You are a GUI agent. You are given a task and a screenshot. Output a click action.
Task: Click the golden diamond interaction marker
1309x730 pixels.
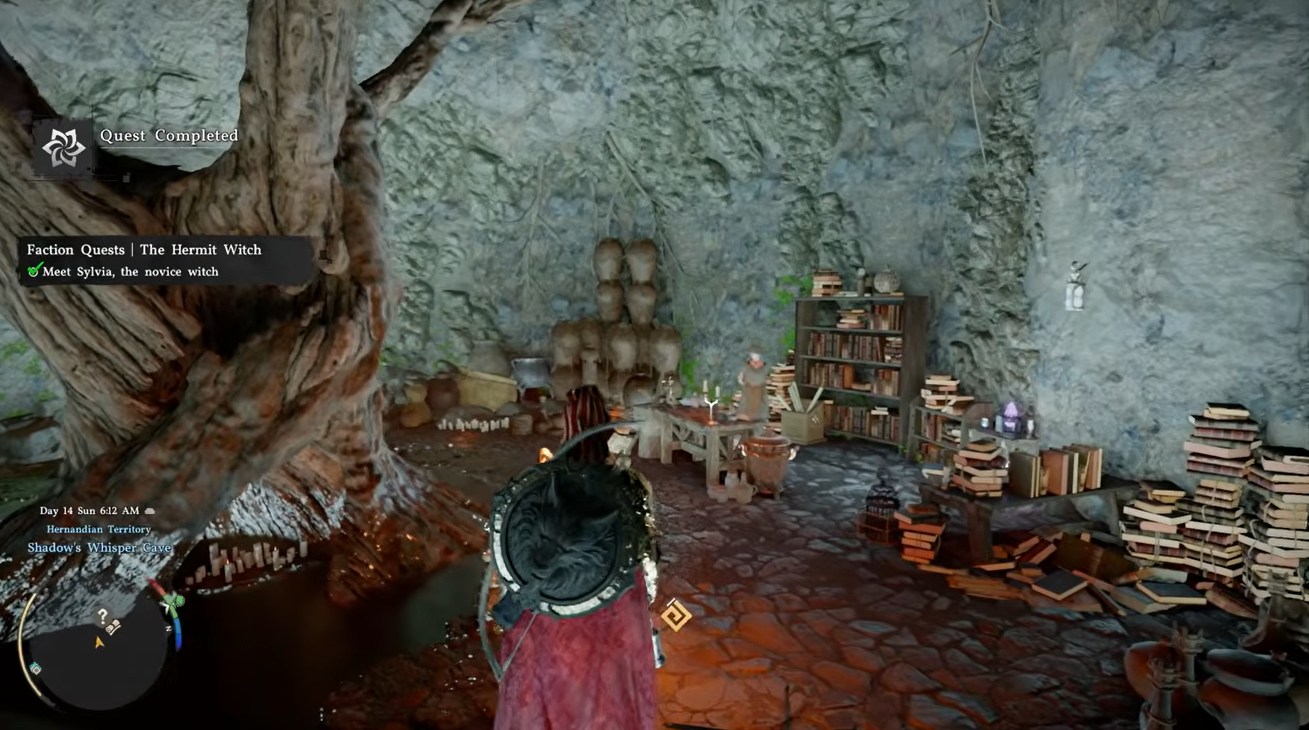point(675,615)
